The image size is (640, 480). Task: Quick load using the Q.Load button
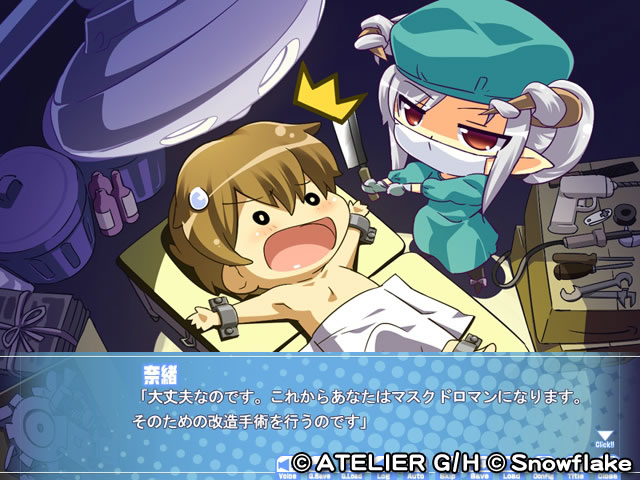point(353,474)
